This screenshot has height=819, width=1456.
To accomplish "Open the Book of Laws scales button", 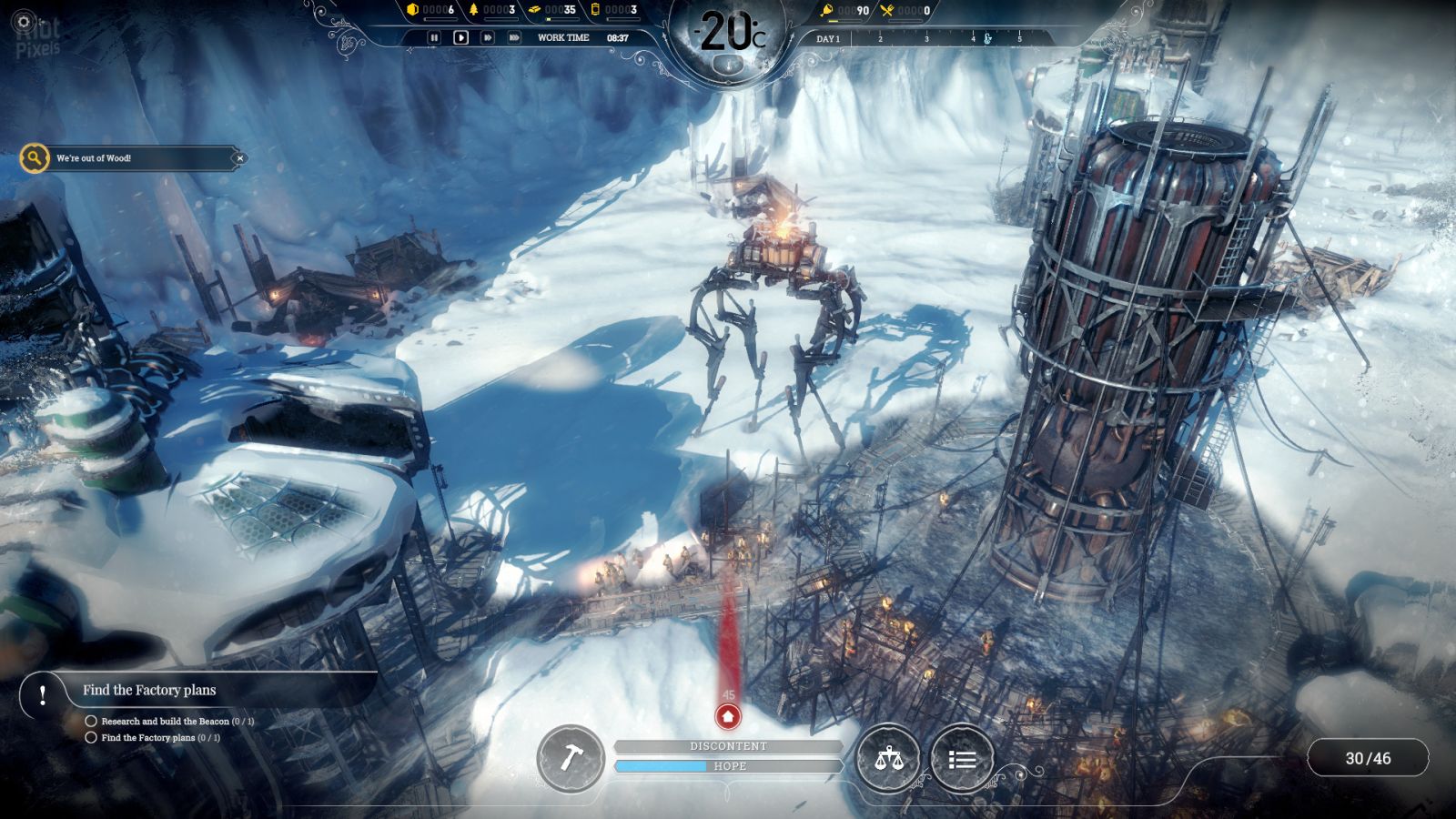I will coord(888,758).
